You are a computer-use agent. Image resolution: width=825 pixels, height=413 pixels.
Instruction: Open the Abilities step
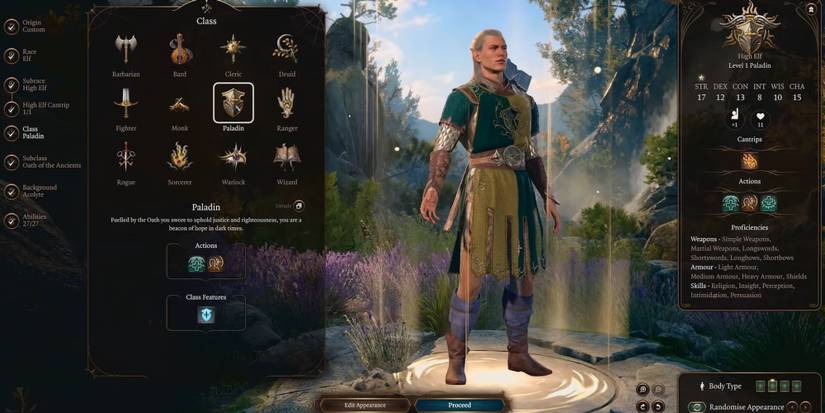(x=34, y=219)
